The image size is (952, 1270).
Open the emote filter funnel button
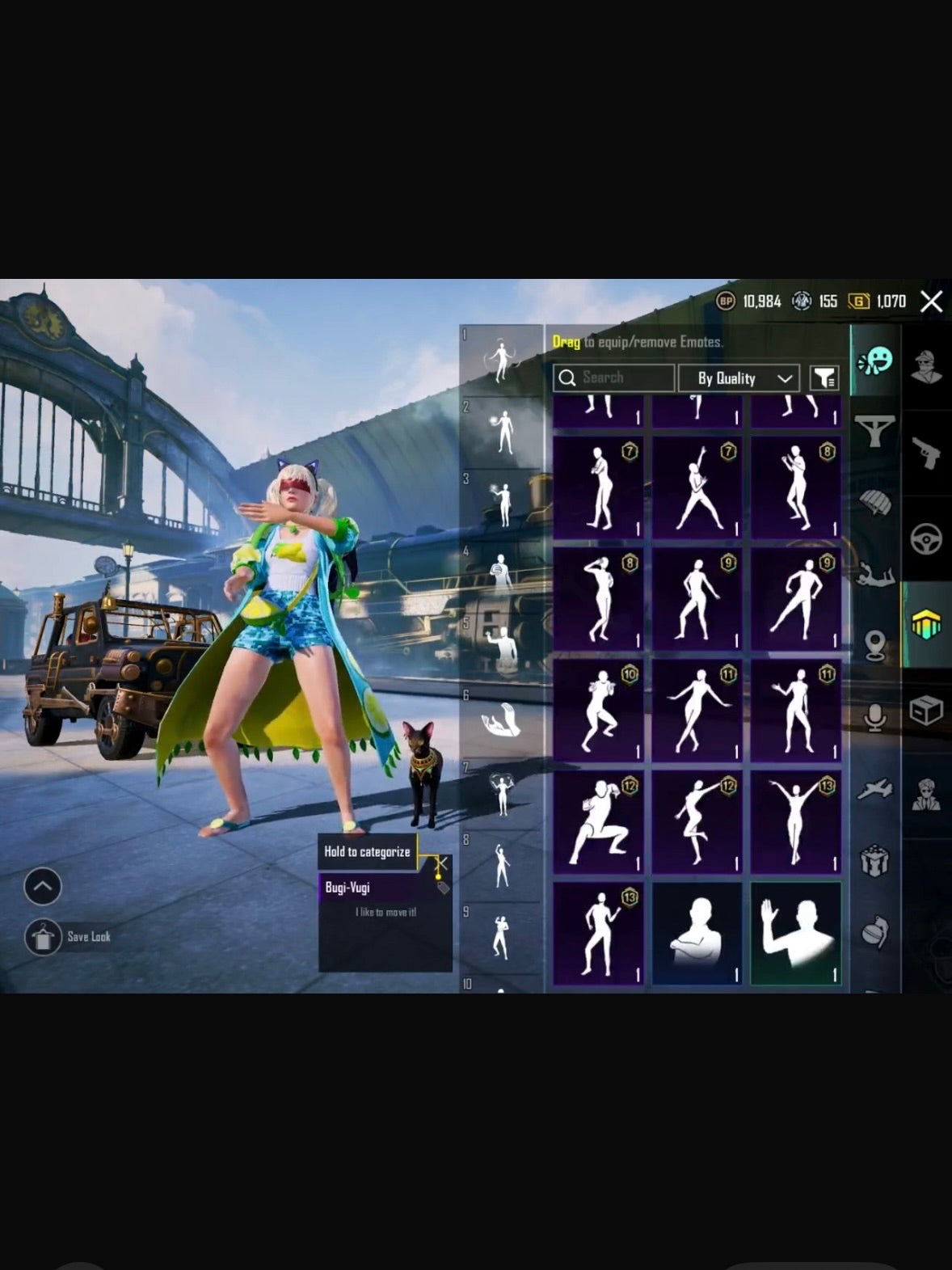point(824,378)
